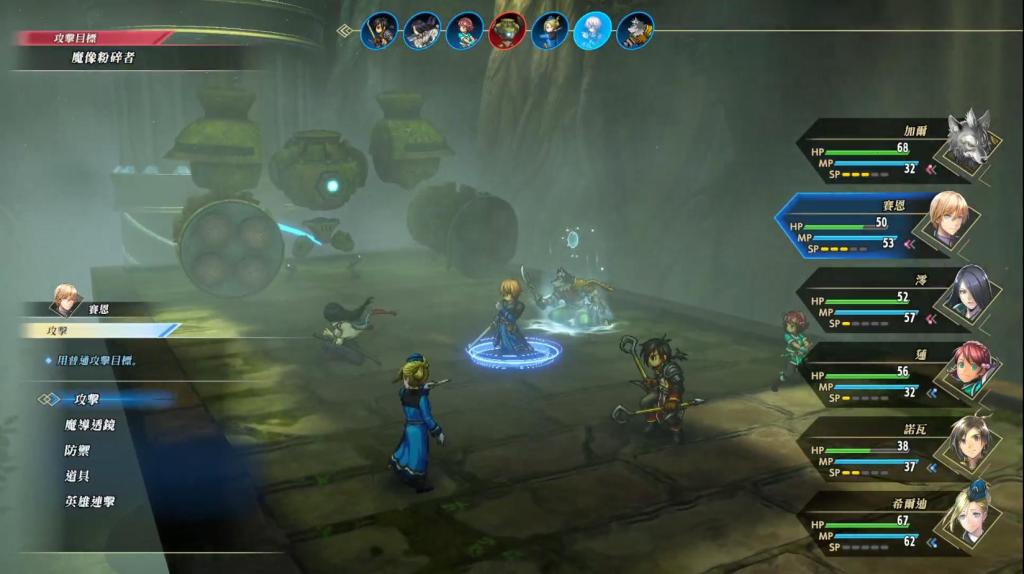Click the red golem enemy turn-order icon
The width and height of the screenshot is (1024, 574).
tap(508, 31)
